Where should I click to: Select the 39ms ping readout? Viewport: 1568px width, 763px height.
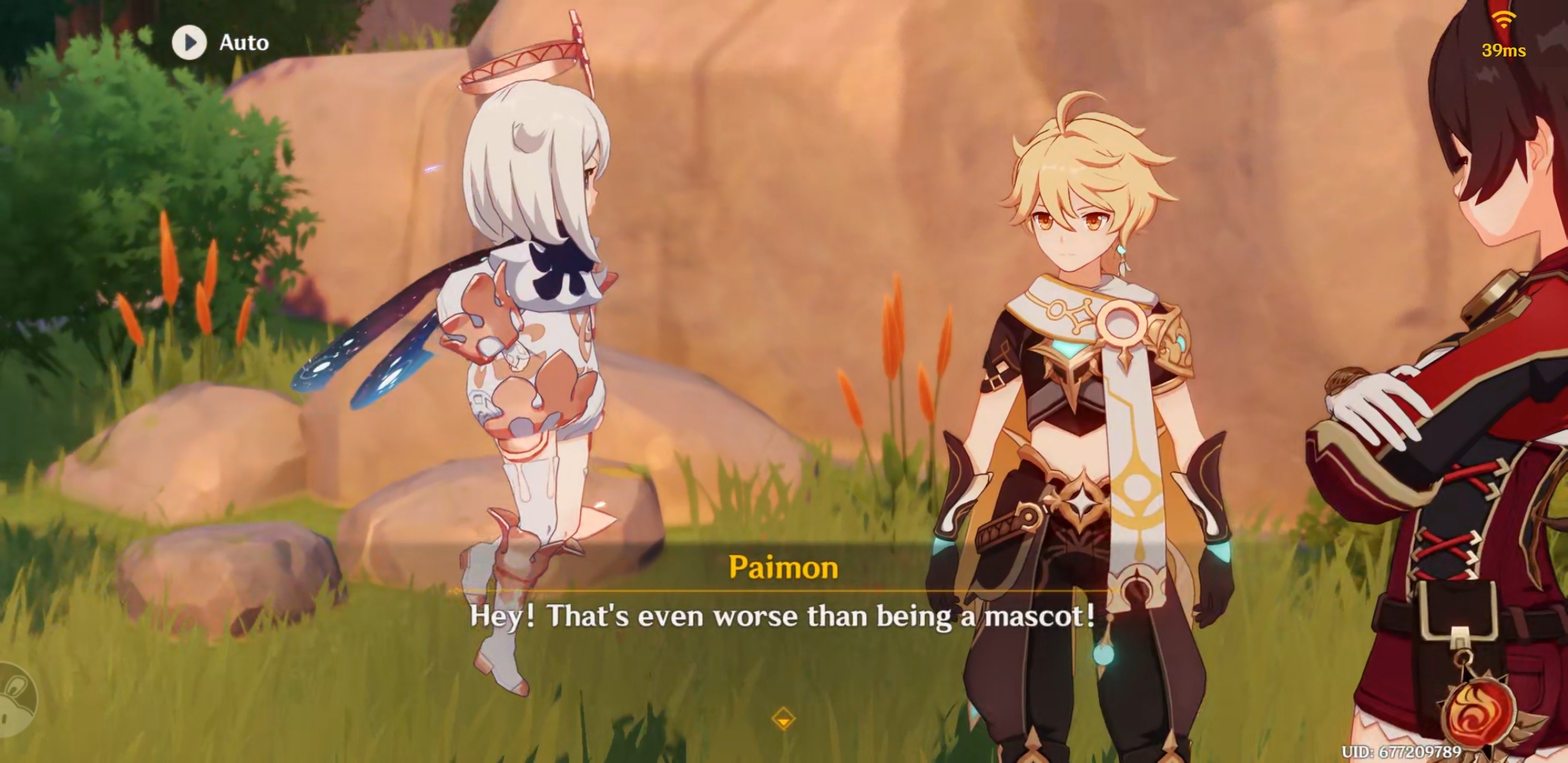point(1503,50)
